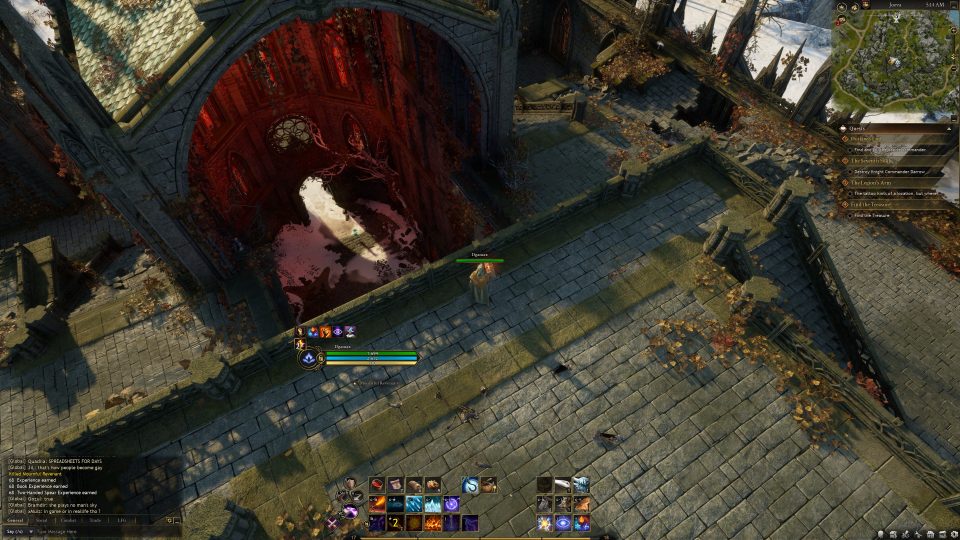Activate the glowing blue eye ability
The image size is (960, 540).
(563, 523)
